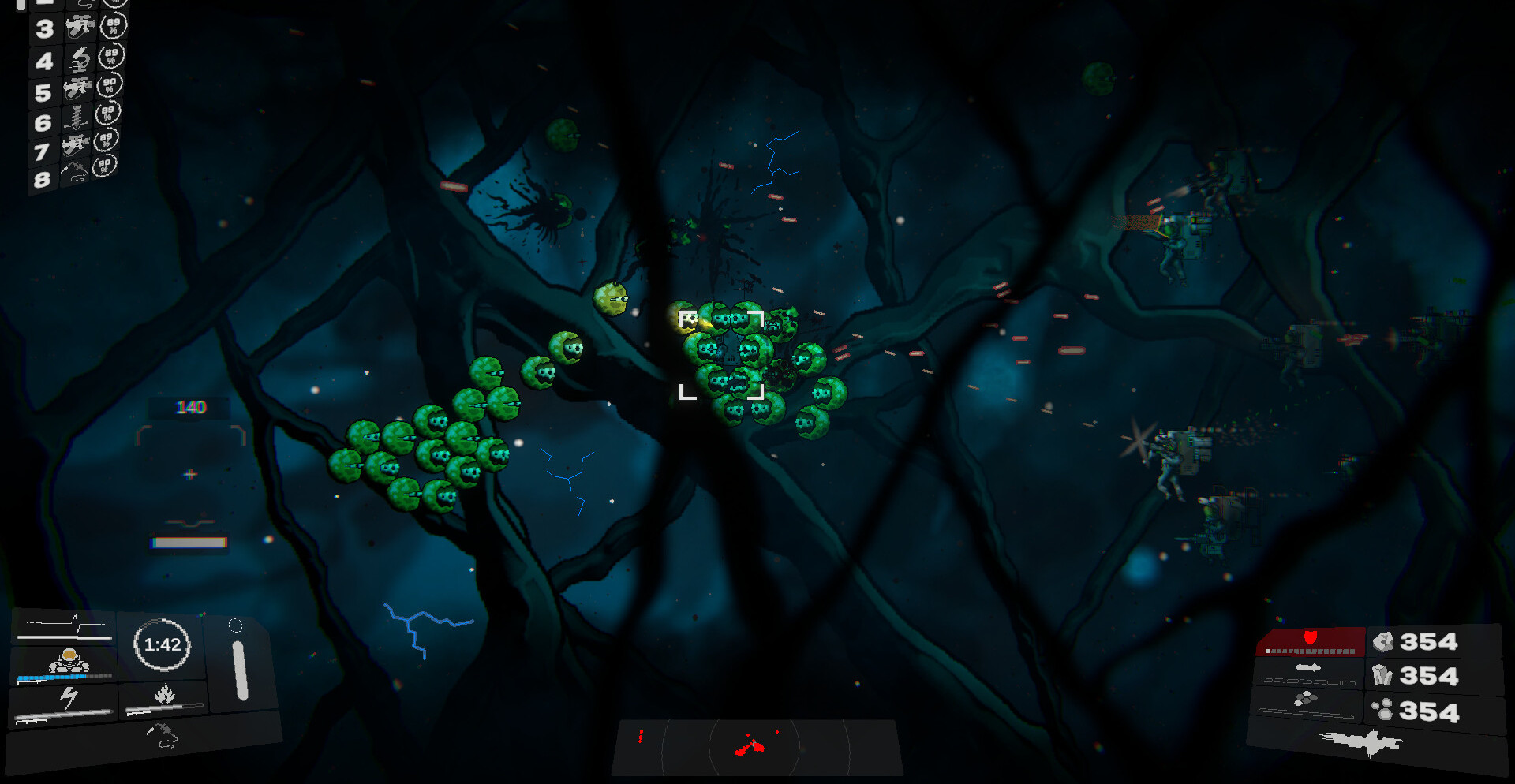Select weapon slot 5 gun icon

click(x=77, y=88)
